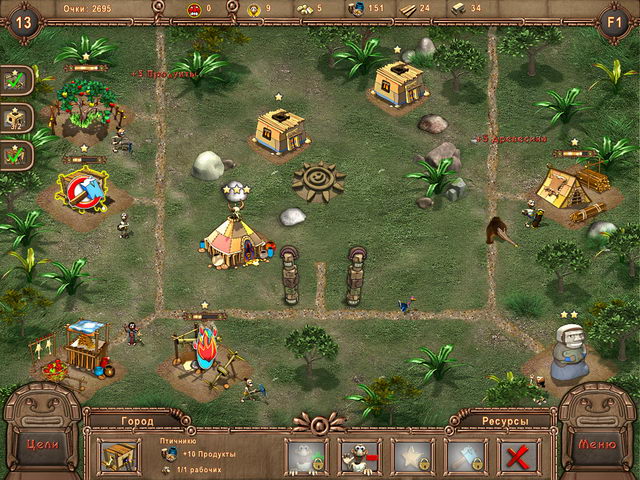The image size is (640, 480).
Task: Click the red X demolish button
Action: click(519, 456)
